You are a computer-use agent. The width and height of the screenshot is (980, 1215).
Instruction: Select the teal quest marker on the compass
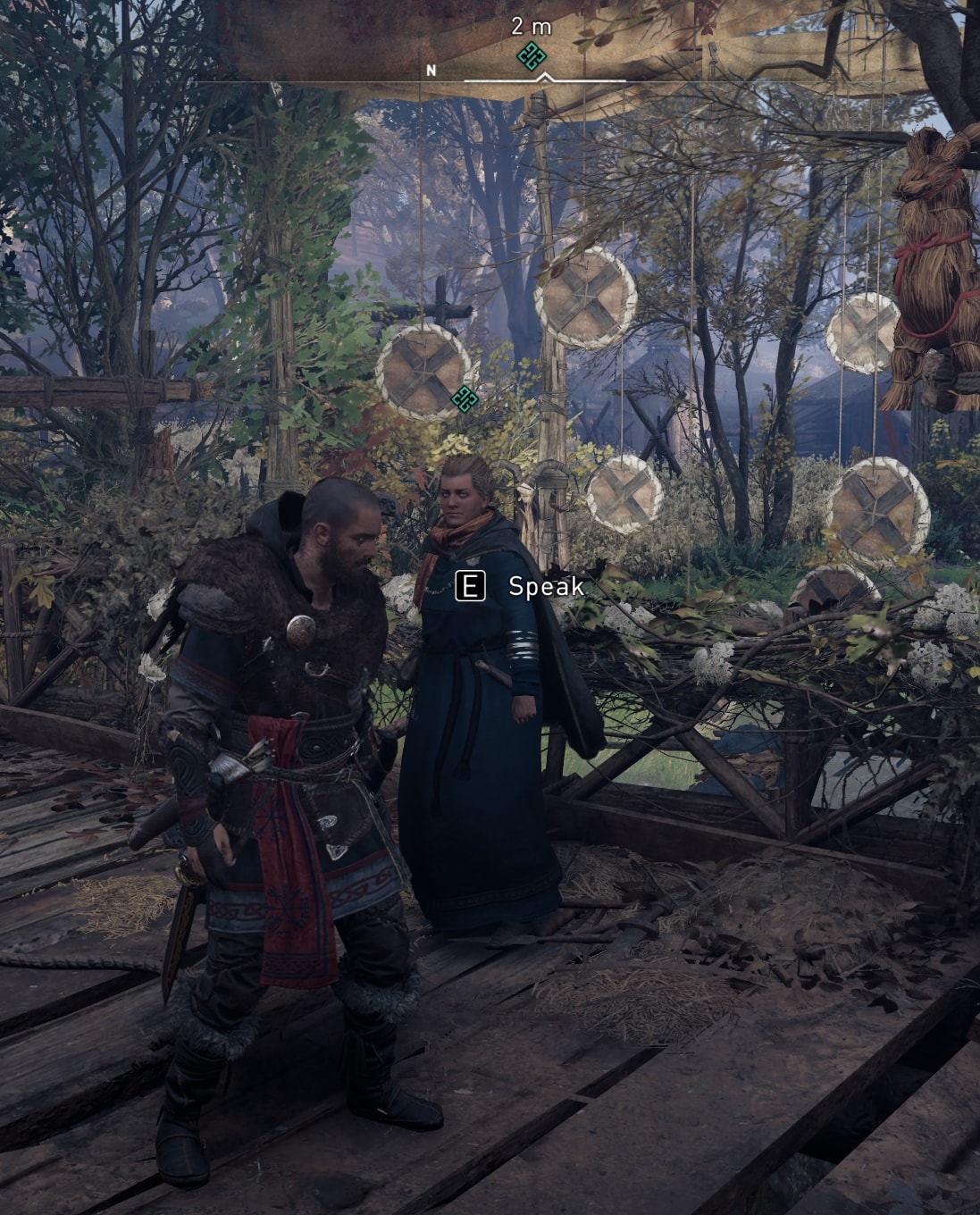pyautogui.click(x=532, y=56)
